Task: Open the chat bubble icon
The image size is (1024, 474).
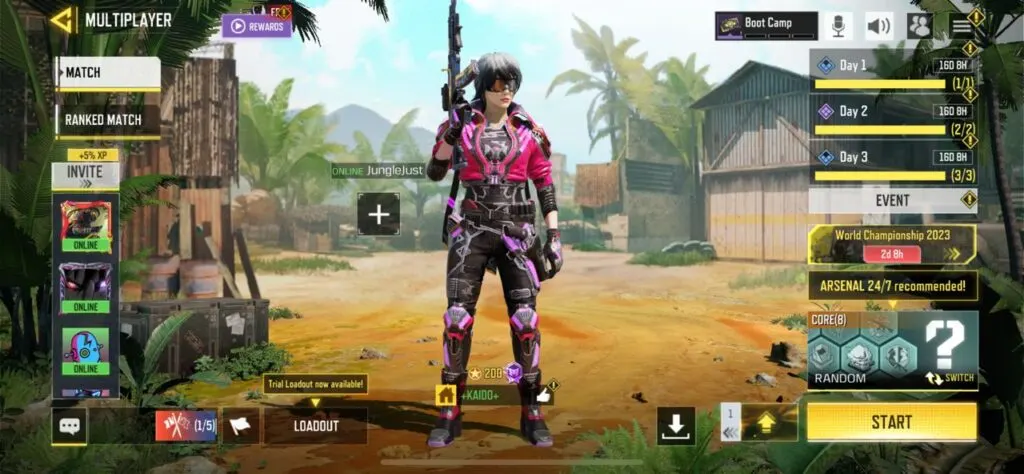Action: pos(69,426)
